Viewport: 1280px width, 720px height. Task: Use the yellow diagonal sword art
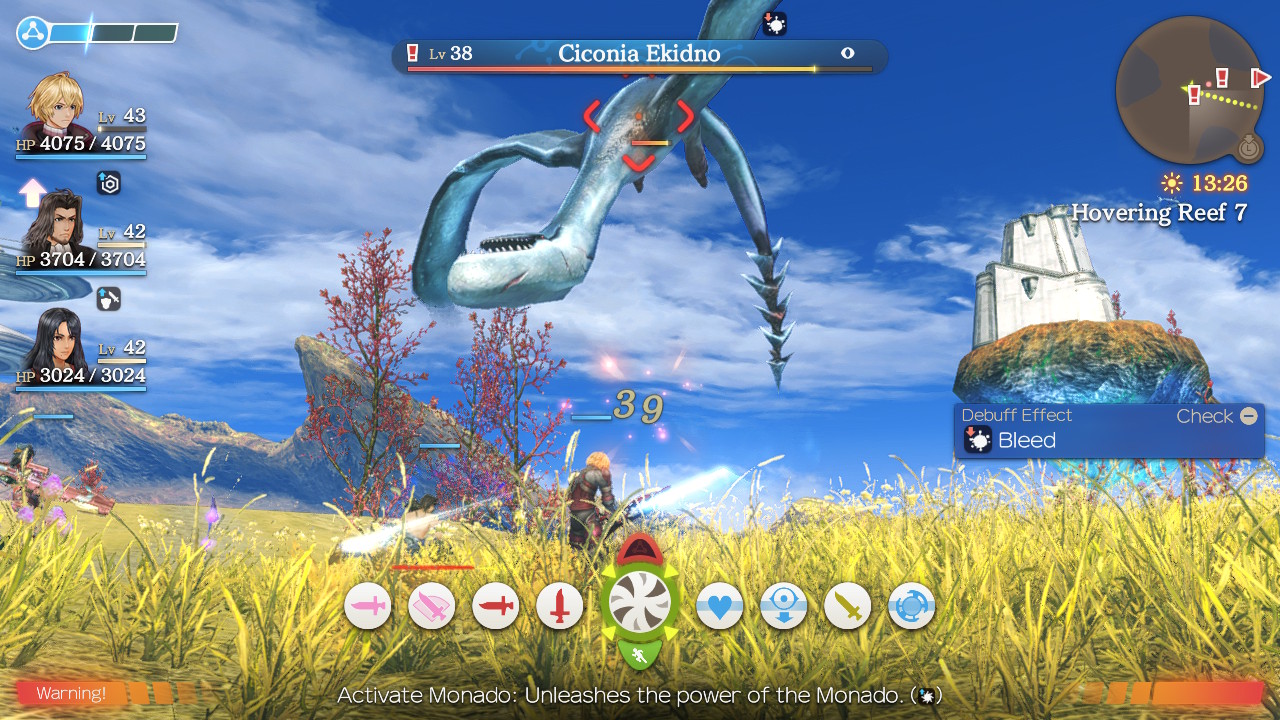(848, 606)
